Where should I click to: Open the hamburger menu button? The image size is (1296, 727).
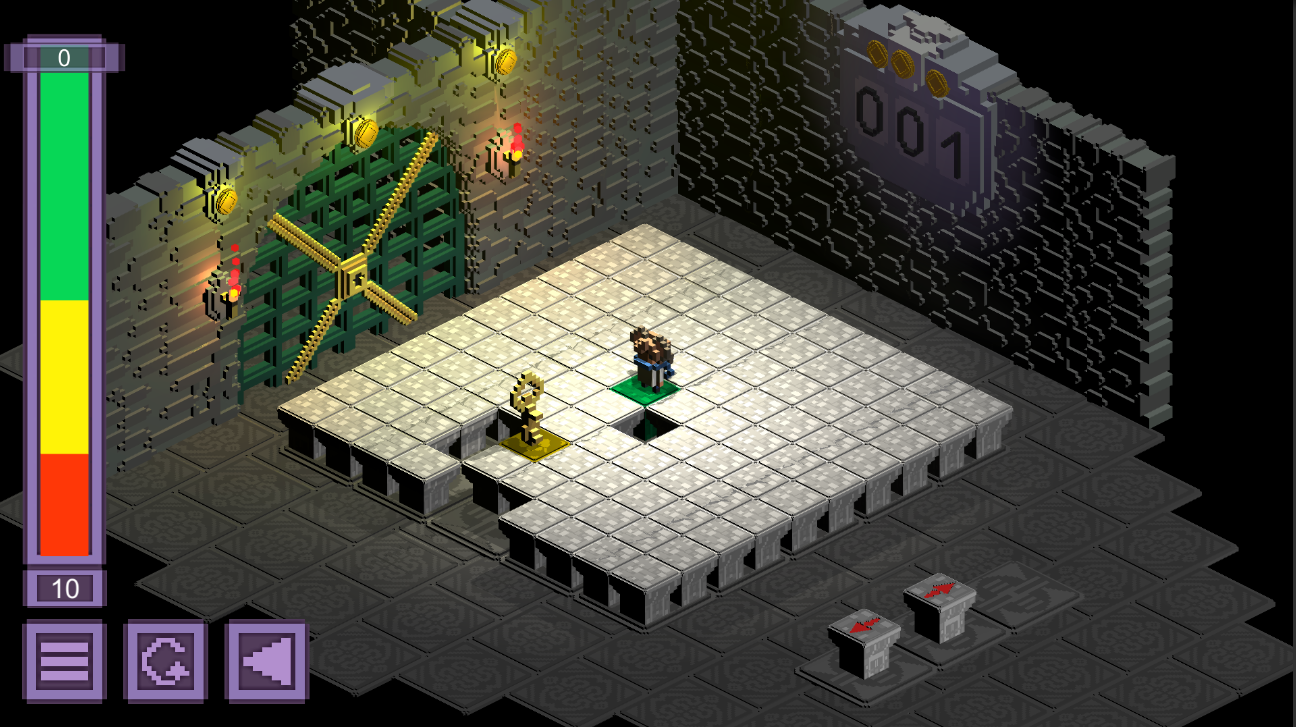64,661
